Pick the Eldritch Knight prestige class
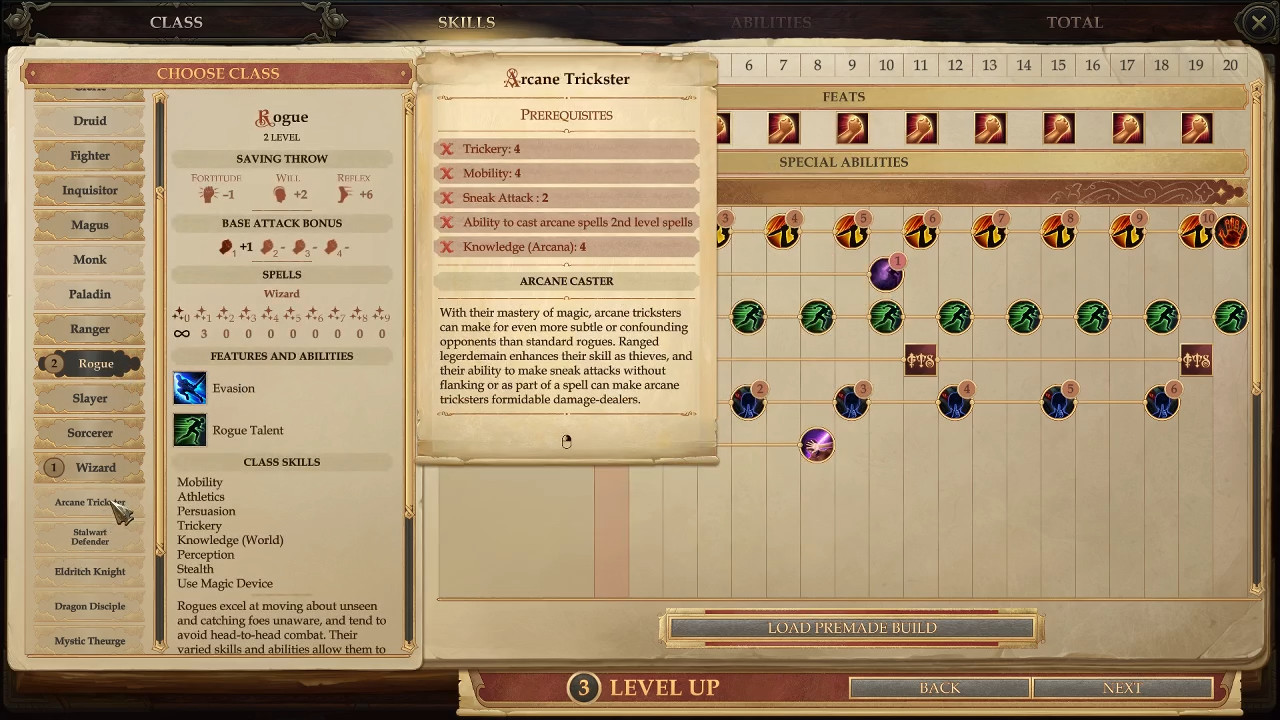 pyautogui.click(x=90, y=572)
